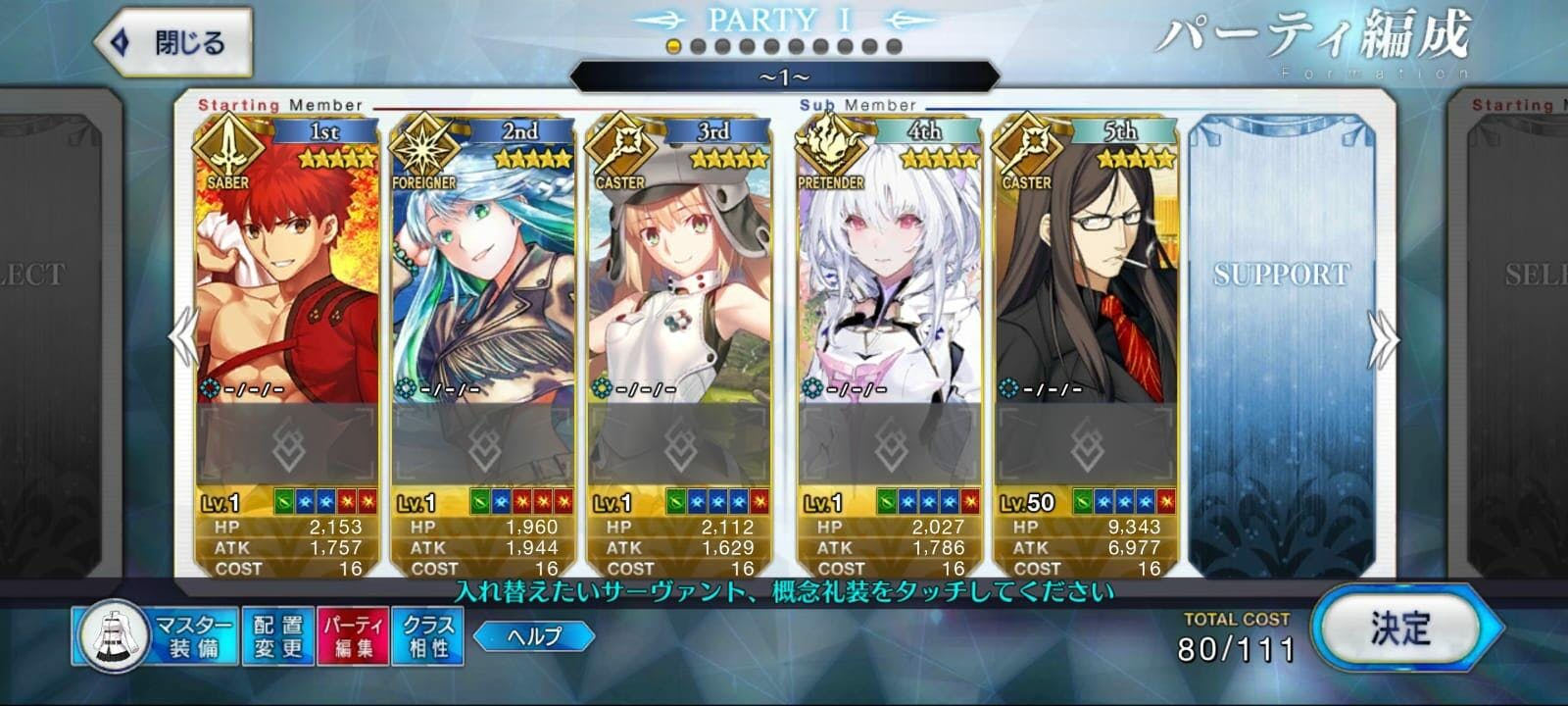Edit the party name field labeled ~1~
Viewport: 1568px width, 706px height.
click(x=784, y=76)
